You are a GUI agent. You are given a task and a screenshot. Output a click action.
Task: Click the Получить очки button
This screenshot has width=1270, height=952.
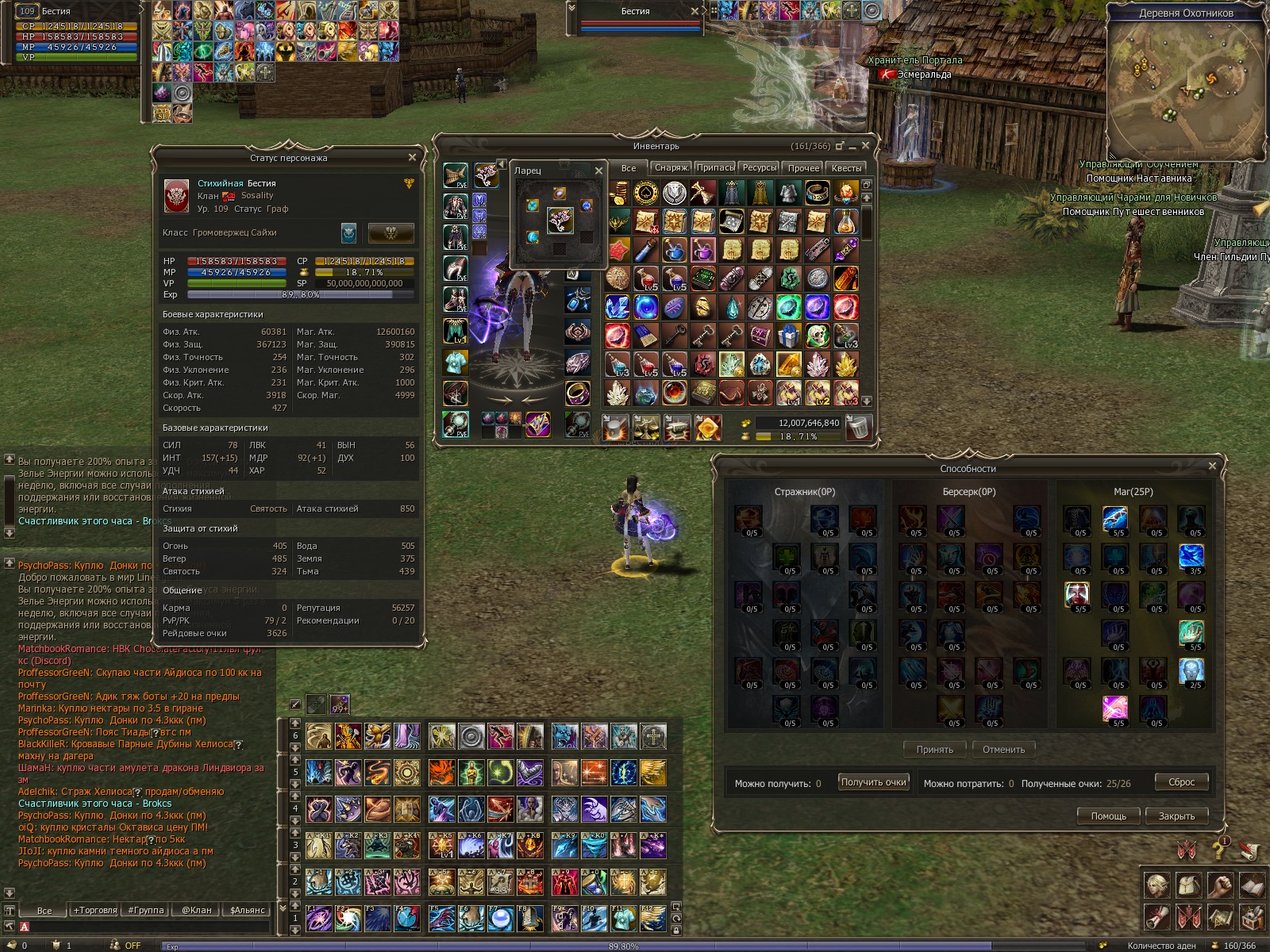[873, 782]
